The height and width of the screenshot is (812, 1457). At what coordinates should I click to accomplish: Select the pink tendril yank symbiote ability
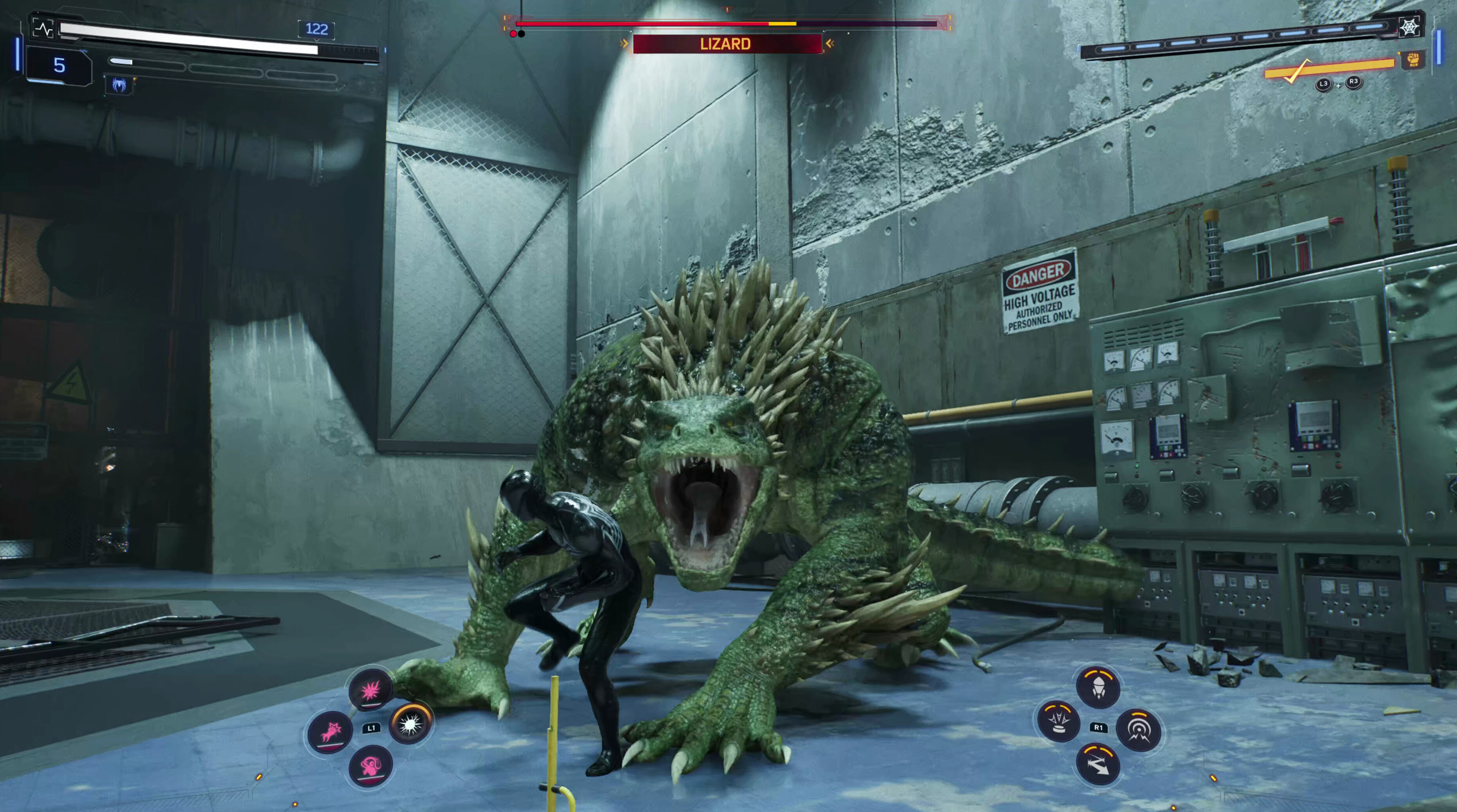pos(371,766)
